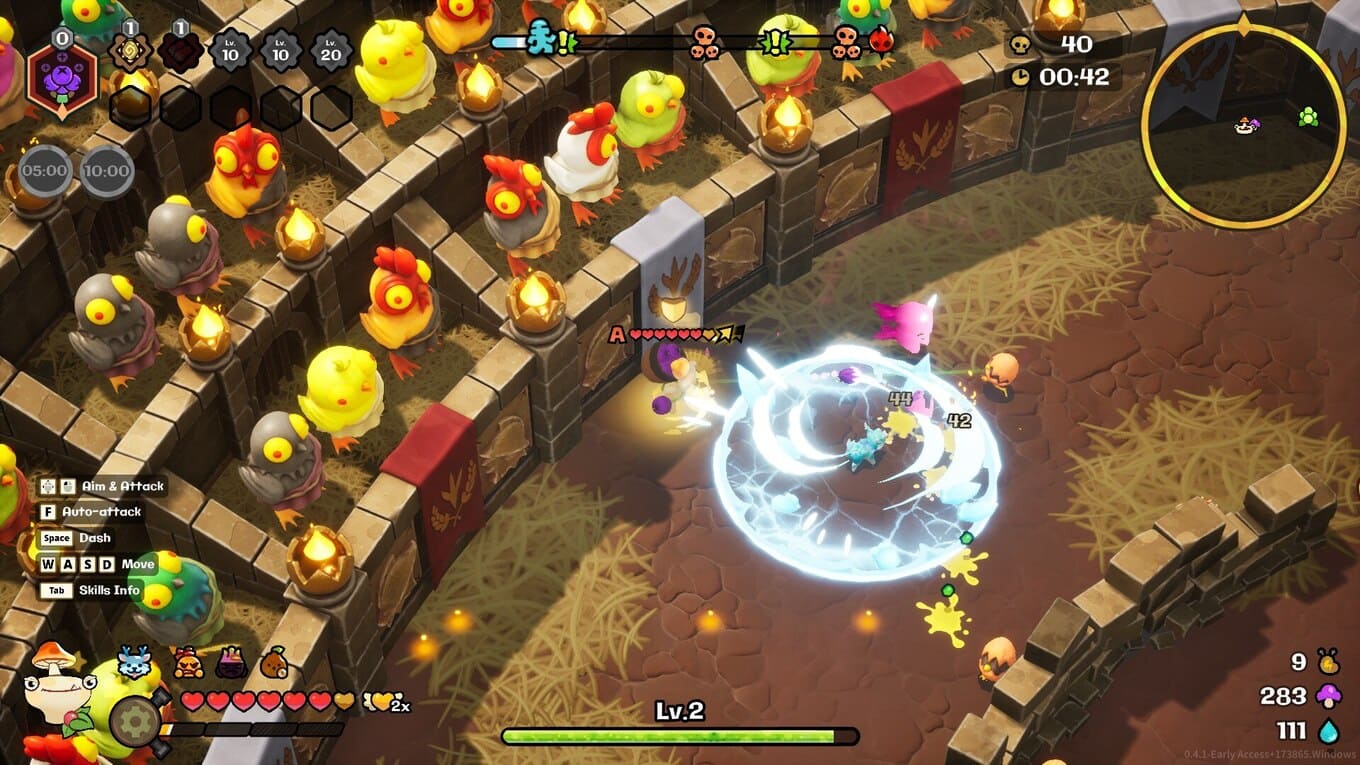Click the blue water drop currency icon
Viewport: 1360px width, 765px height.
(x=1328, y=730)
